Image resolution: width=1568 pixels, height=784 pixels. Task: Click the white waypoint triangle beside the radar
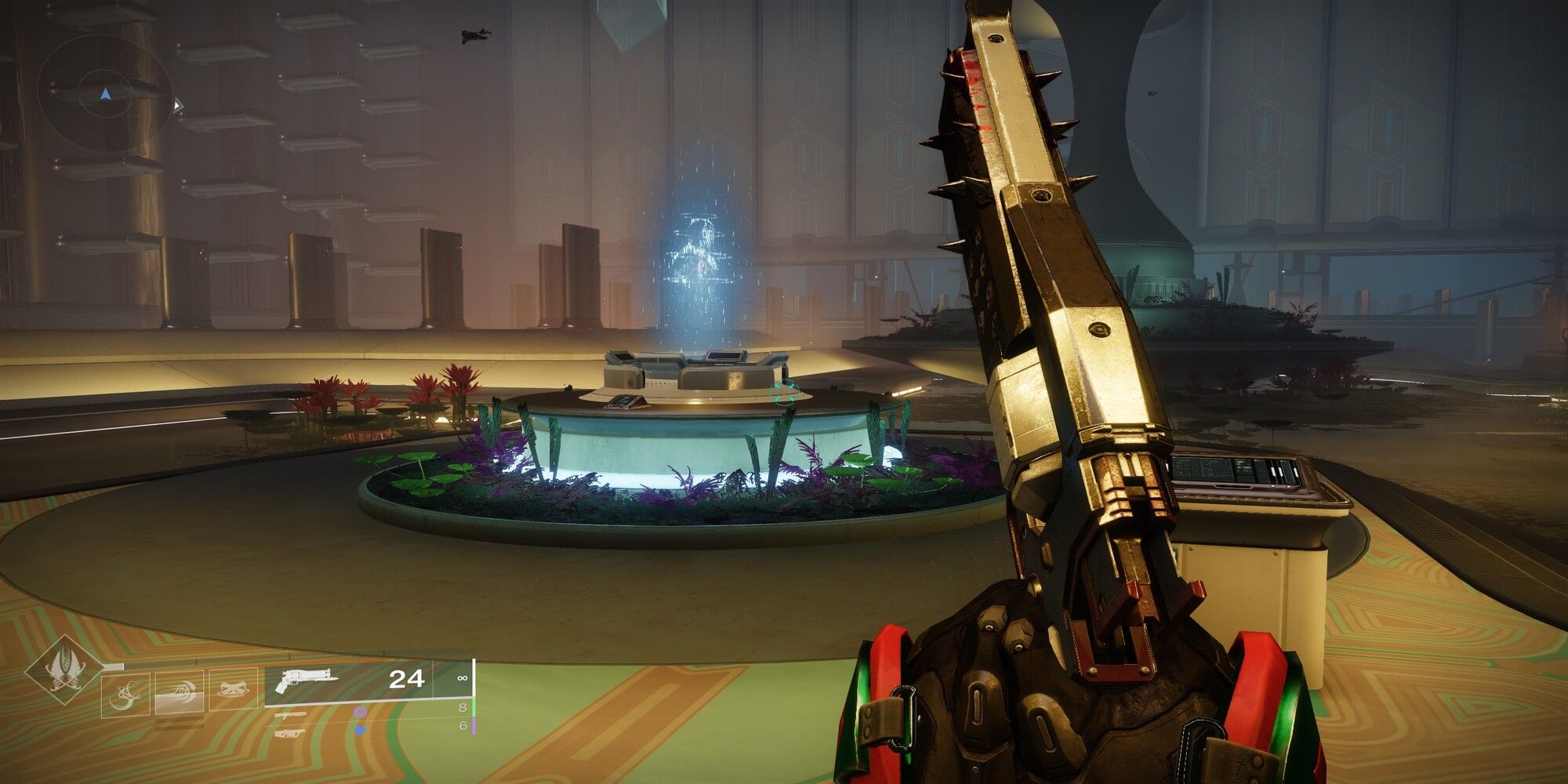tap(177, 105)
